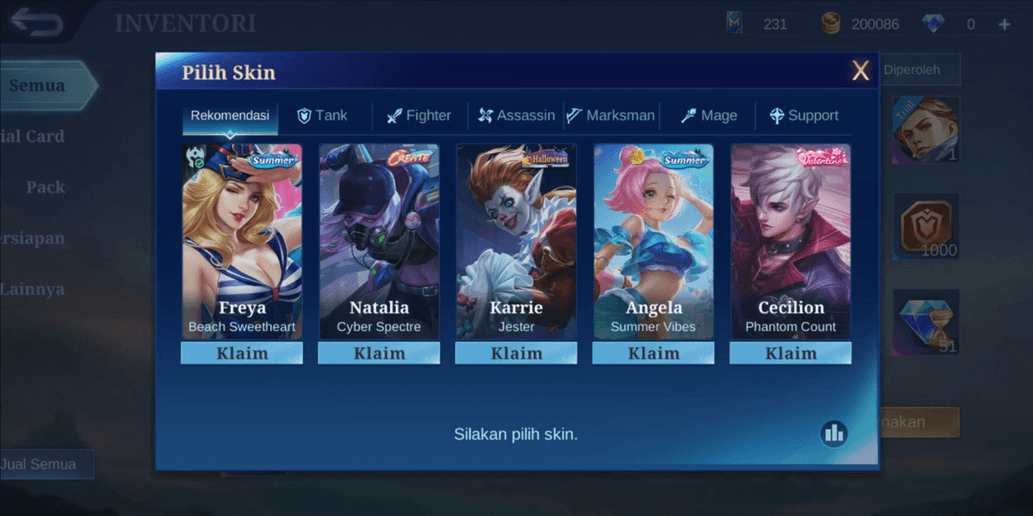Choose Klaim under Angela Summer Vibes
This screenshot has width=1033, height=516.
pyautogui.click(x=653, y=353)
